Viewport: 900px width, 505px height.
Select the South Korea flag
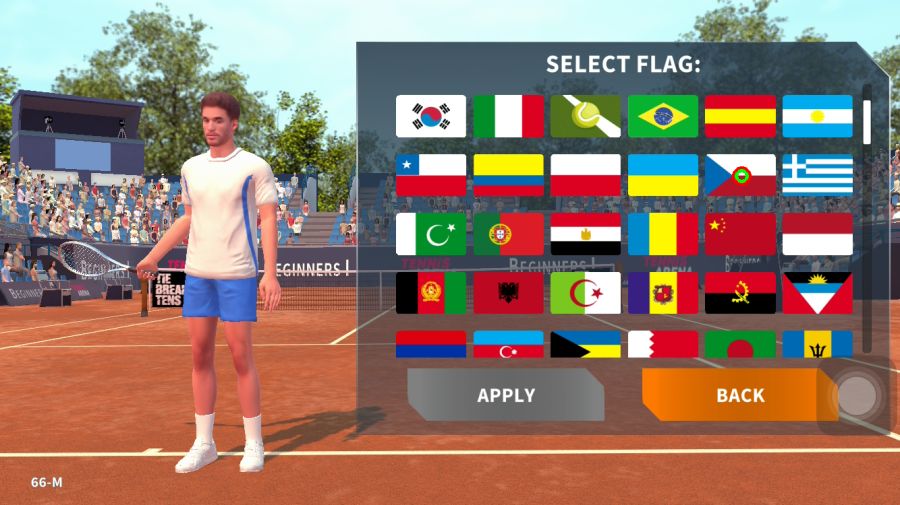coord(431,116)
